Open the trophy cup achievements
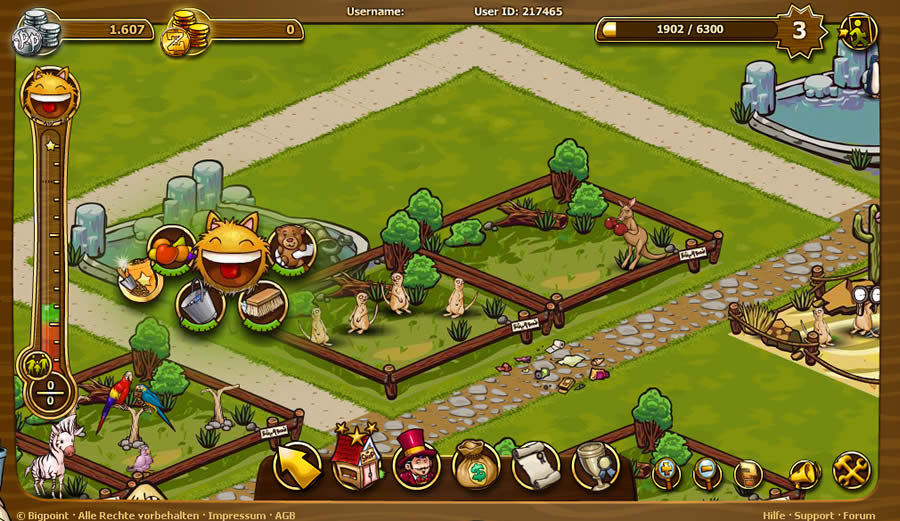This screenshot has height=521, width=900. pos(595,465)
